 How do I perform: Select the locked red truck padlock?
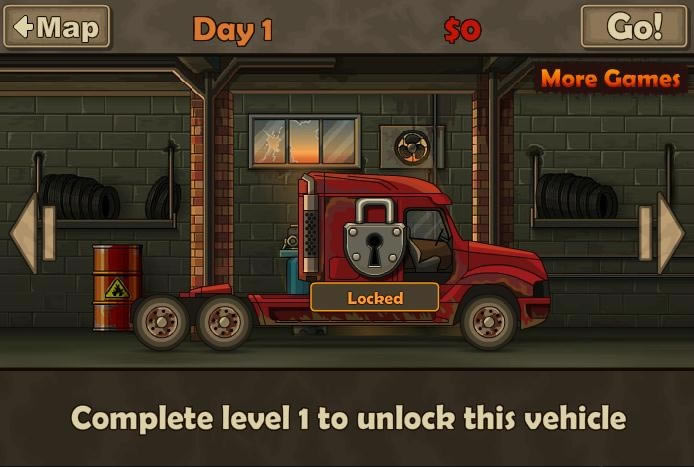[x=374, y=238]
